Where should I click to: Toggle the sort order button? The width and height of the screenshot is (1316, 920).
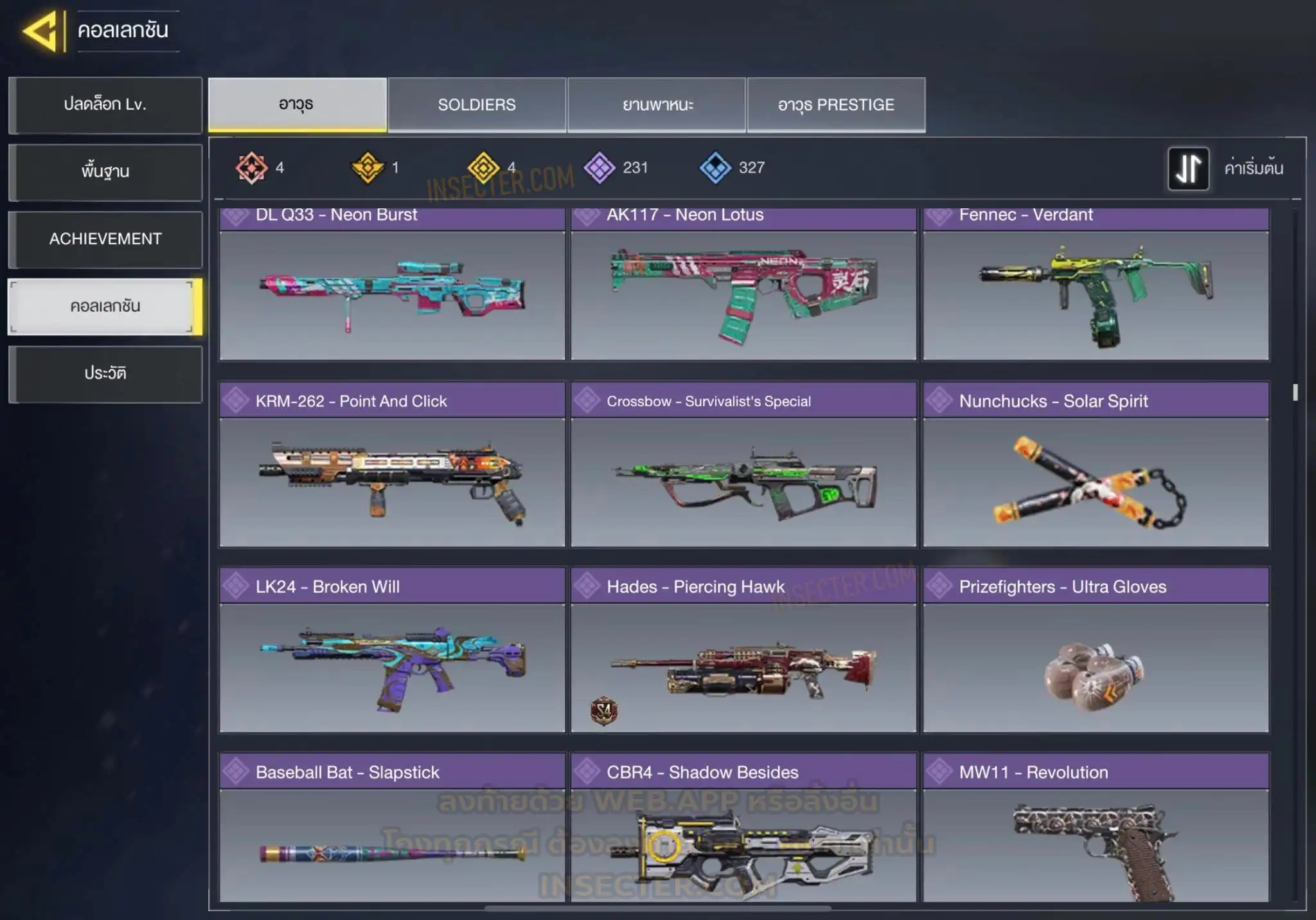(x=1188, y=168)
